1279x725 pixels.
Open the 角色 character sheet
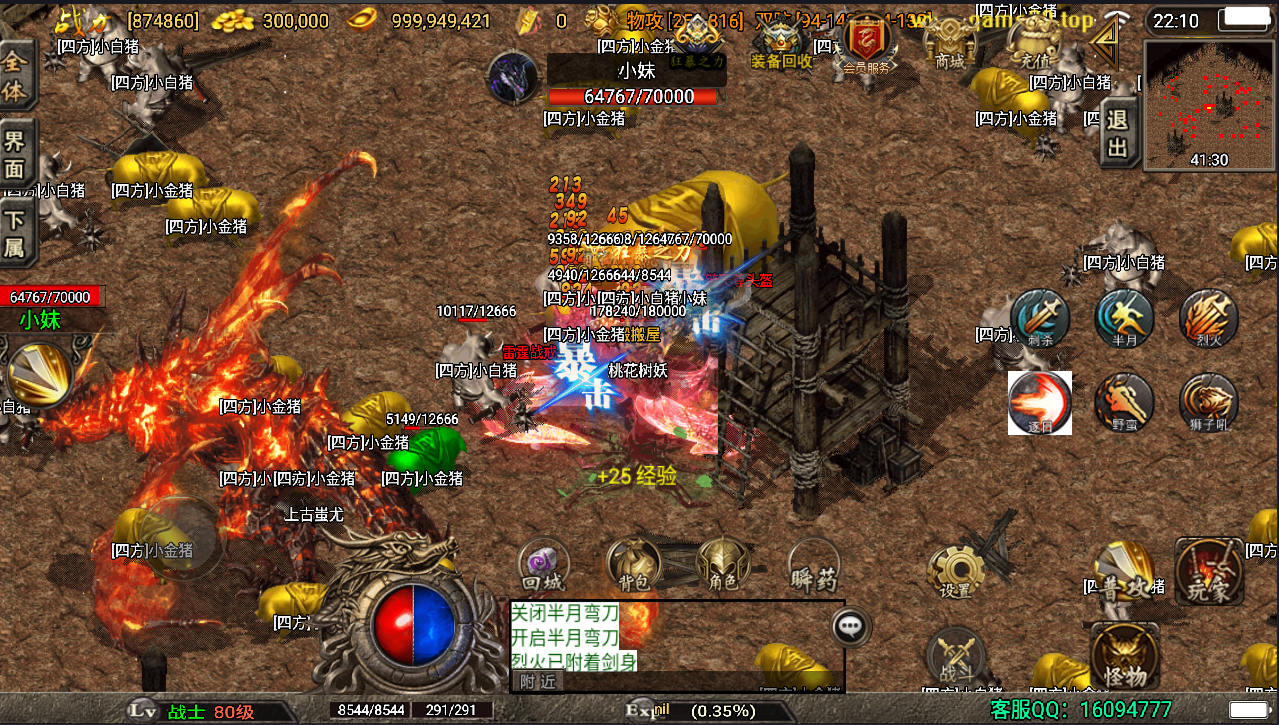click(723, 565)
